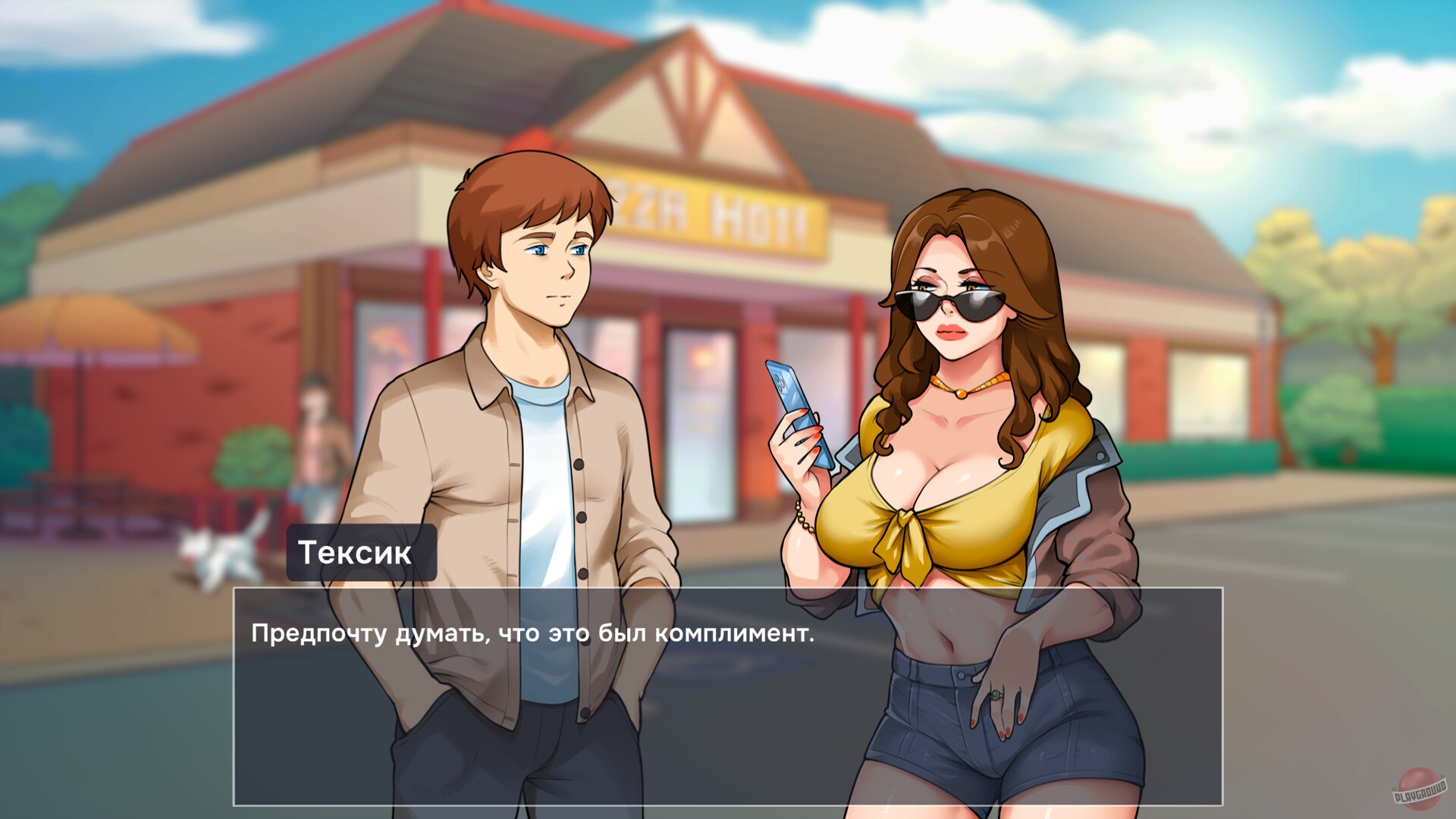
Task: Click the button on the man's beige jacket
Action: click(579, 466)
